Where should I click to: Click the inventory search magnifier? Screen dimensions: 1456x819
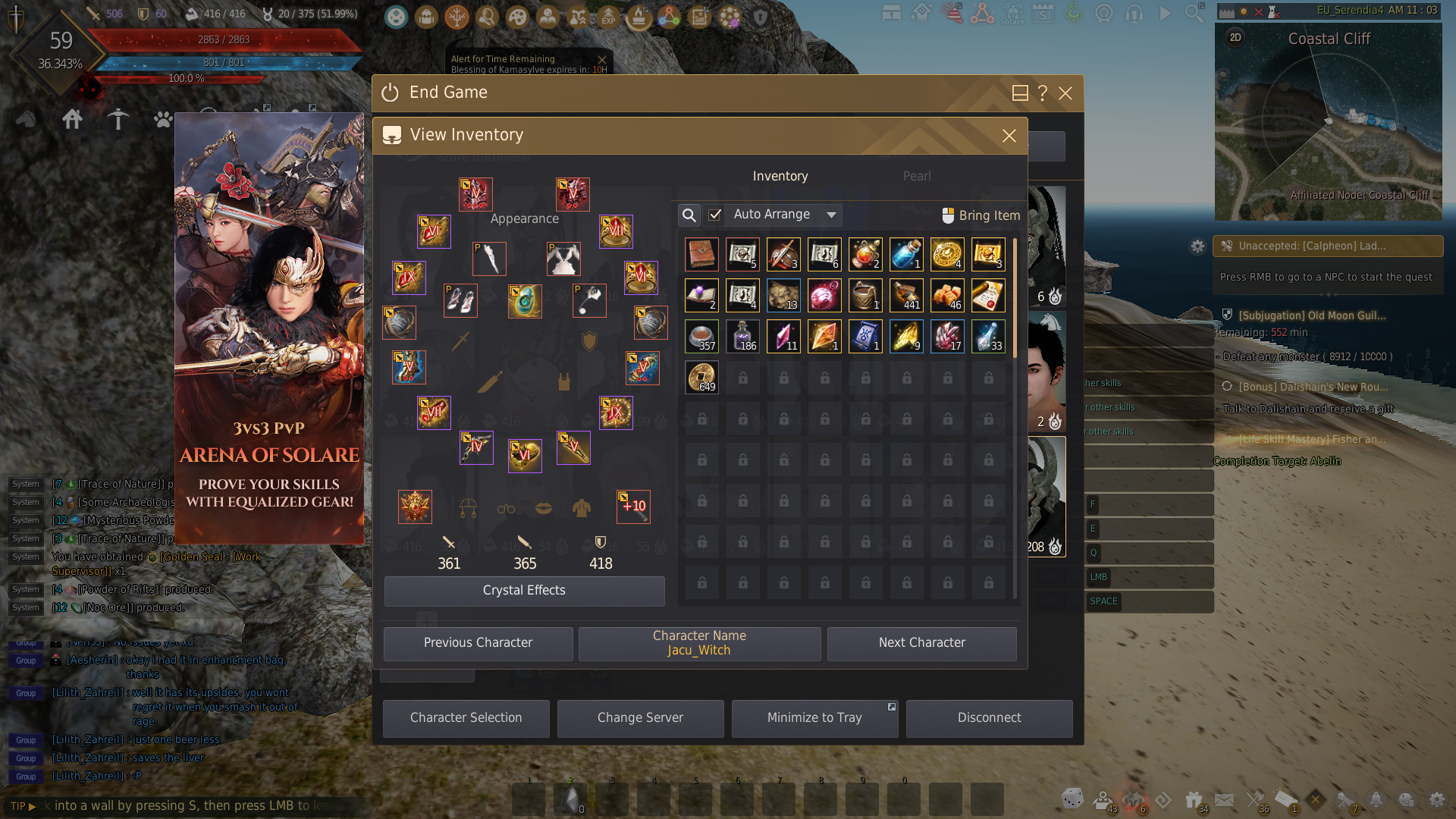[x=689, y=215]
